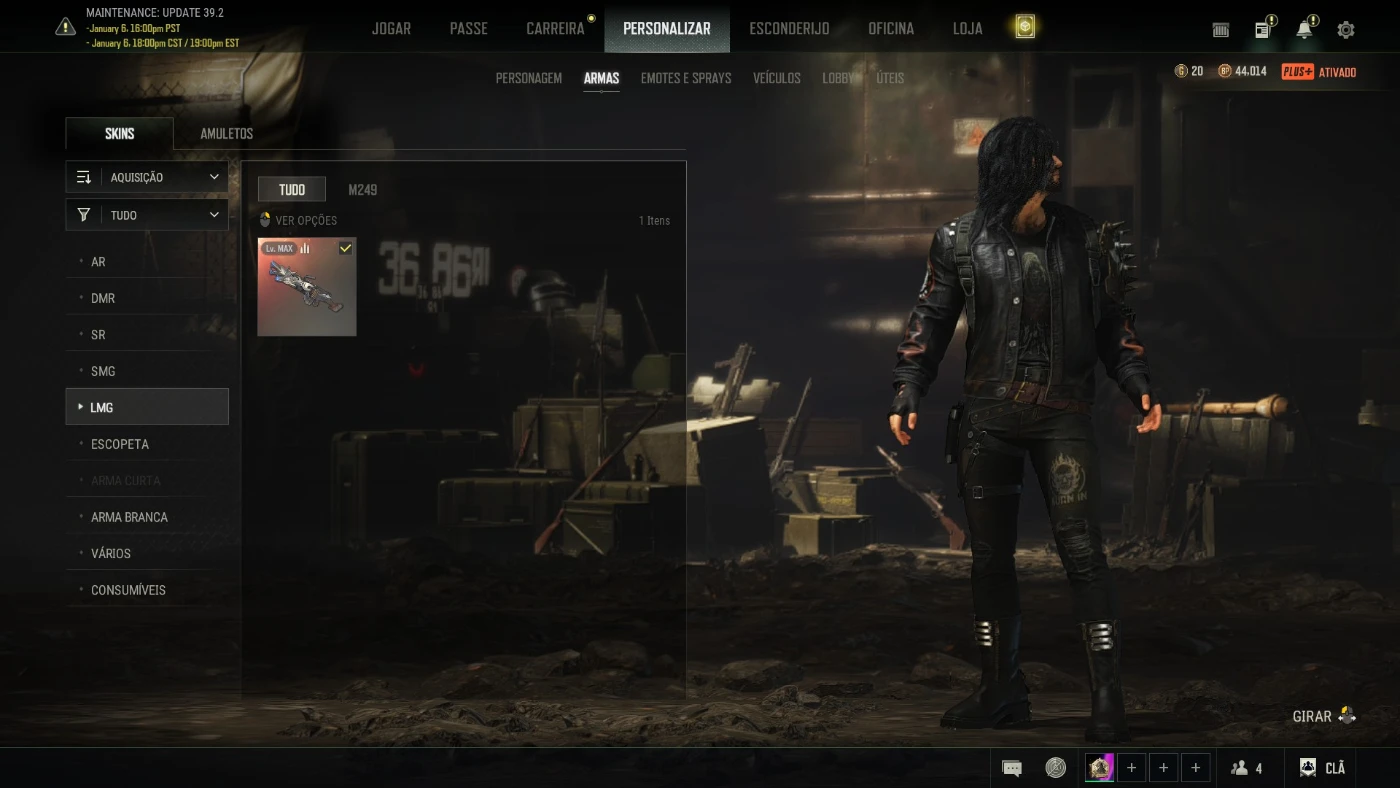The image size is (1400, 788).
Task: Filter skins by M249
Action: click(x=363, y=190)
